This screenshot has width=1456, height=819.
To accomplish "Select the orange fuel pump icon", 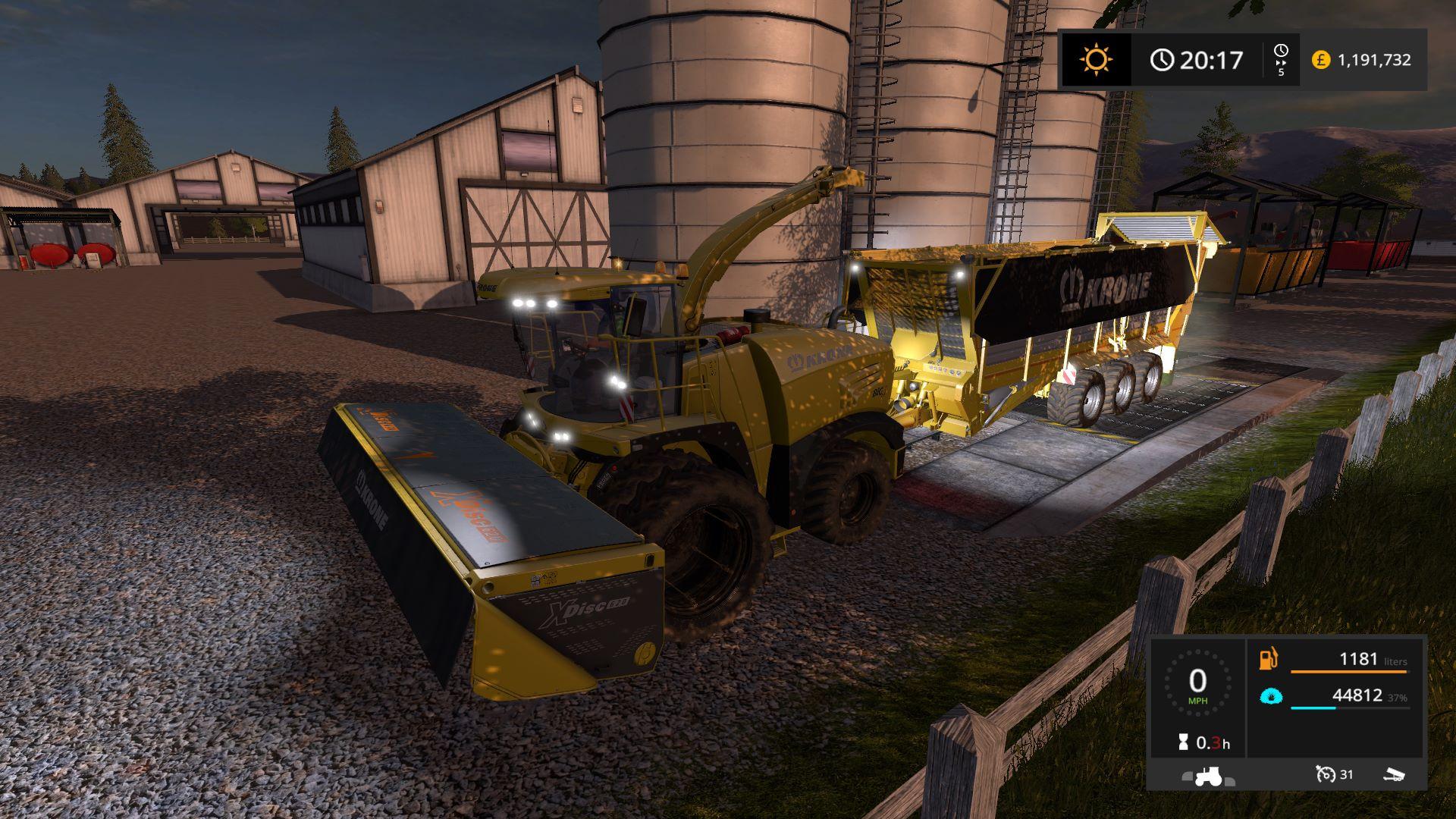I will coord(1269,659).
